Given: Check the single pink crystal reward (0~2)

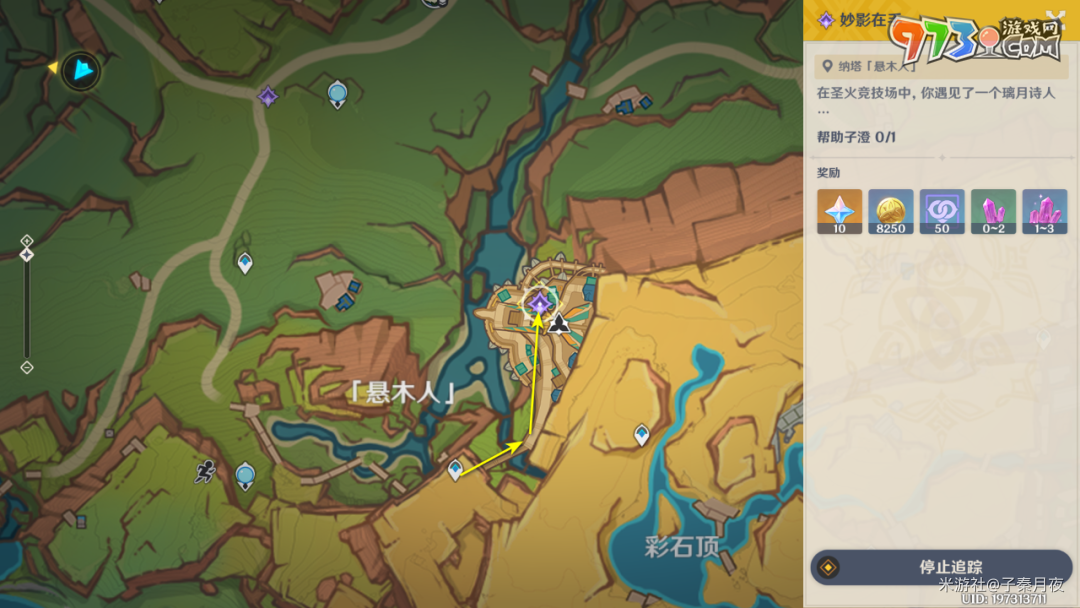Looking at the screenshot, I should tap(993, 211).
